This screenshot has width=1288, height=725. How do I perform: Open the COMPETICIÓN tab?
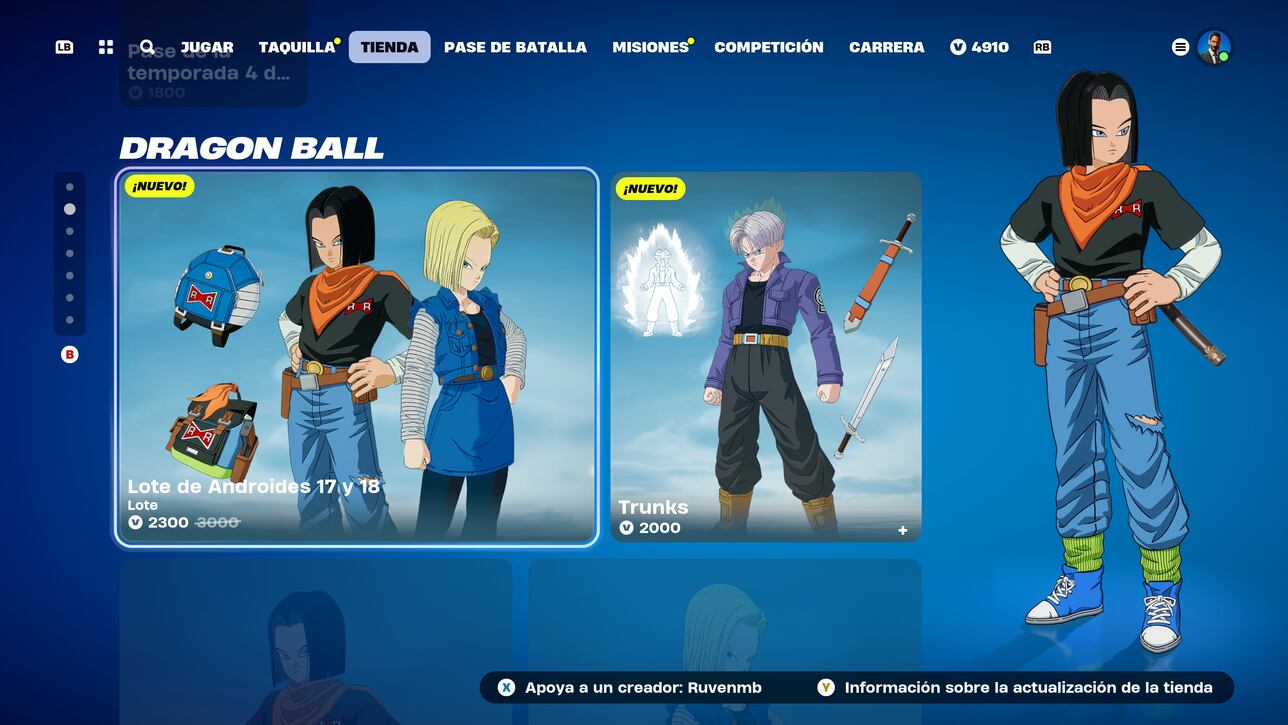(768, 46)
